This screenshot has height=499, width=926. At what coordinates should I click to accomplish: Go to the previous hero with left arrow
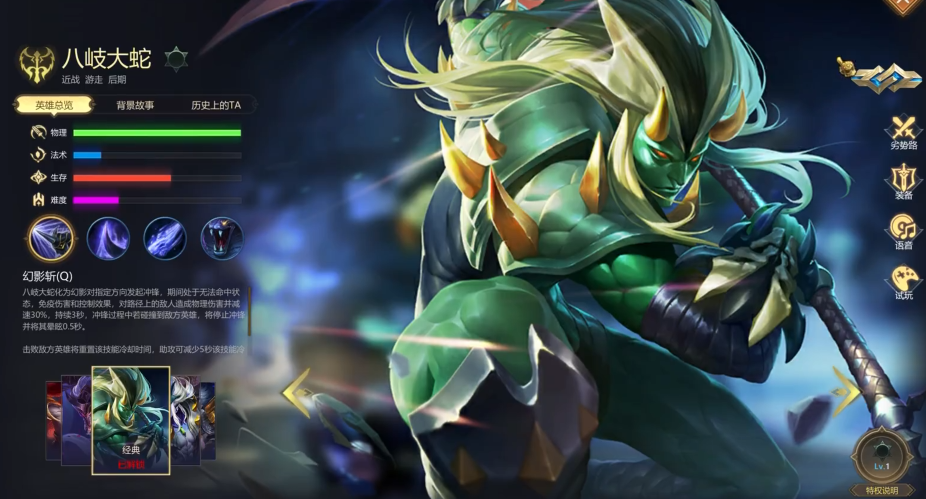(x=297, y=392)
